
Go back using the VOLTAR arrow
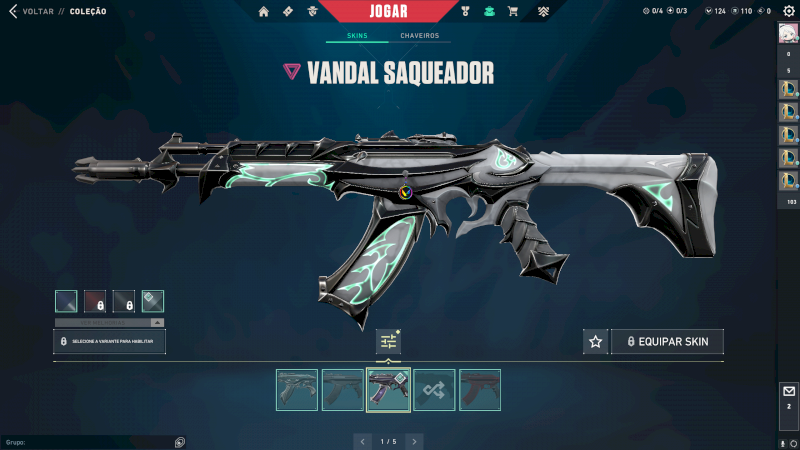coord(12,12)
